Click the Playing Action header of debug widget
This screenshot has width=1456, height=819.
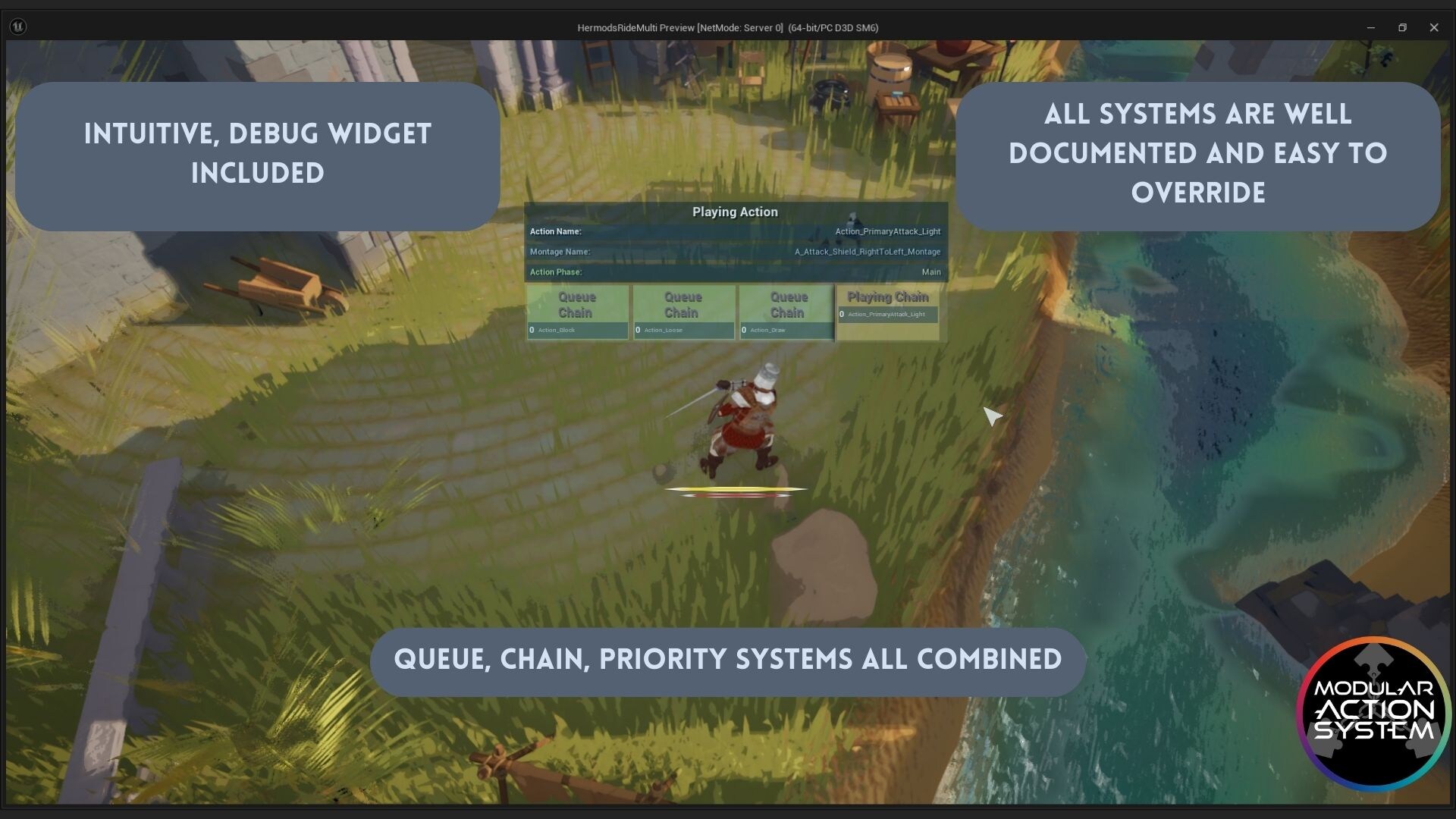tap(735, 212)
